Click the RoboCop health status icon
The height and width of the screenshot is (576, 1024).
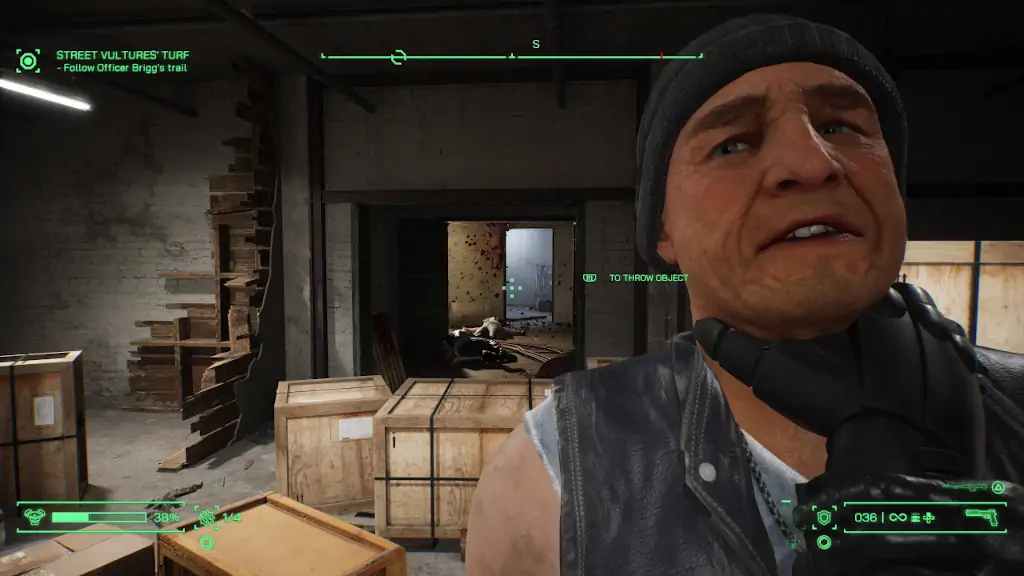click(x=34, y=517)
